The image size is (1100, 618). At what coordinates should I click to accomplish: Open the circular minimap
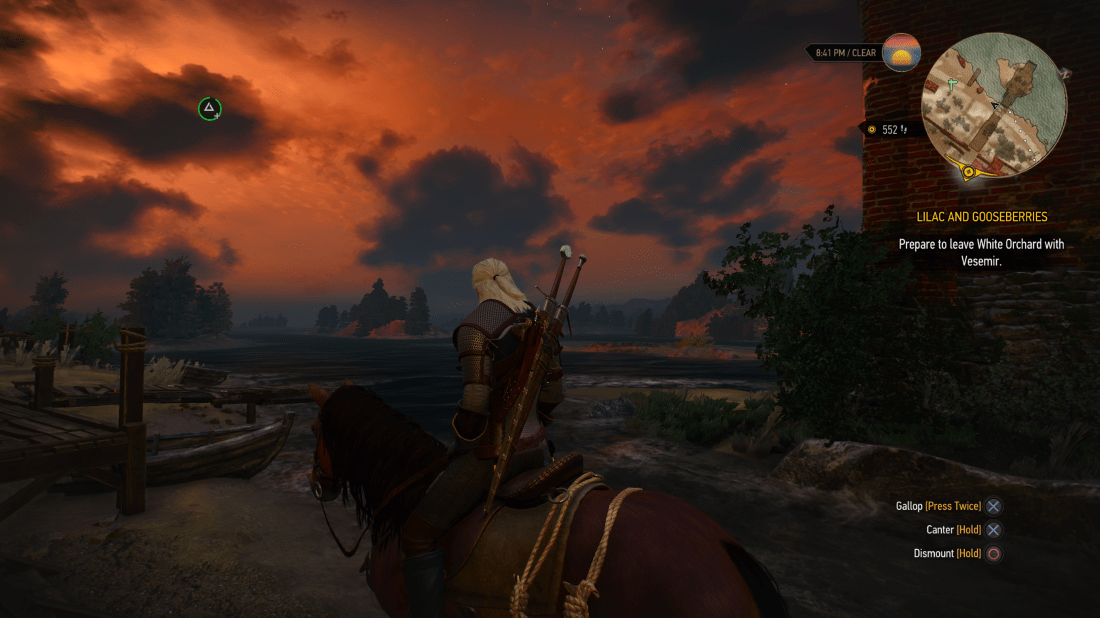(x=994, y=105)
